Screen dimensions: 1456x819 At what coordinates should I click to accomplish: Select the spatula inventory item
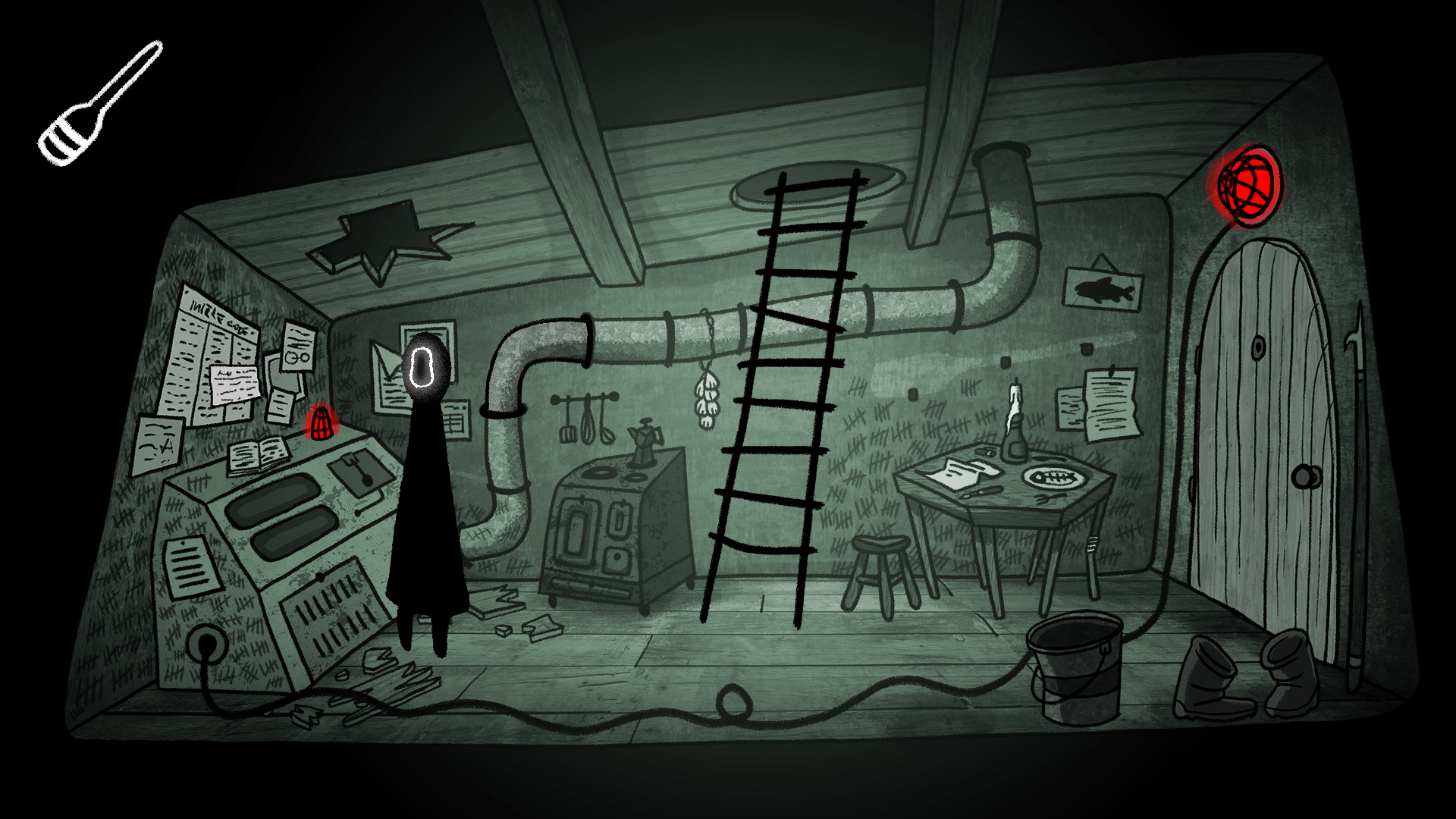[97, 105]
